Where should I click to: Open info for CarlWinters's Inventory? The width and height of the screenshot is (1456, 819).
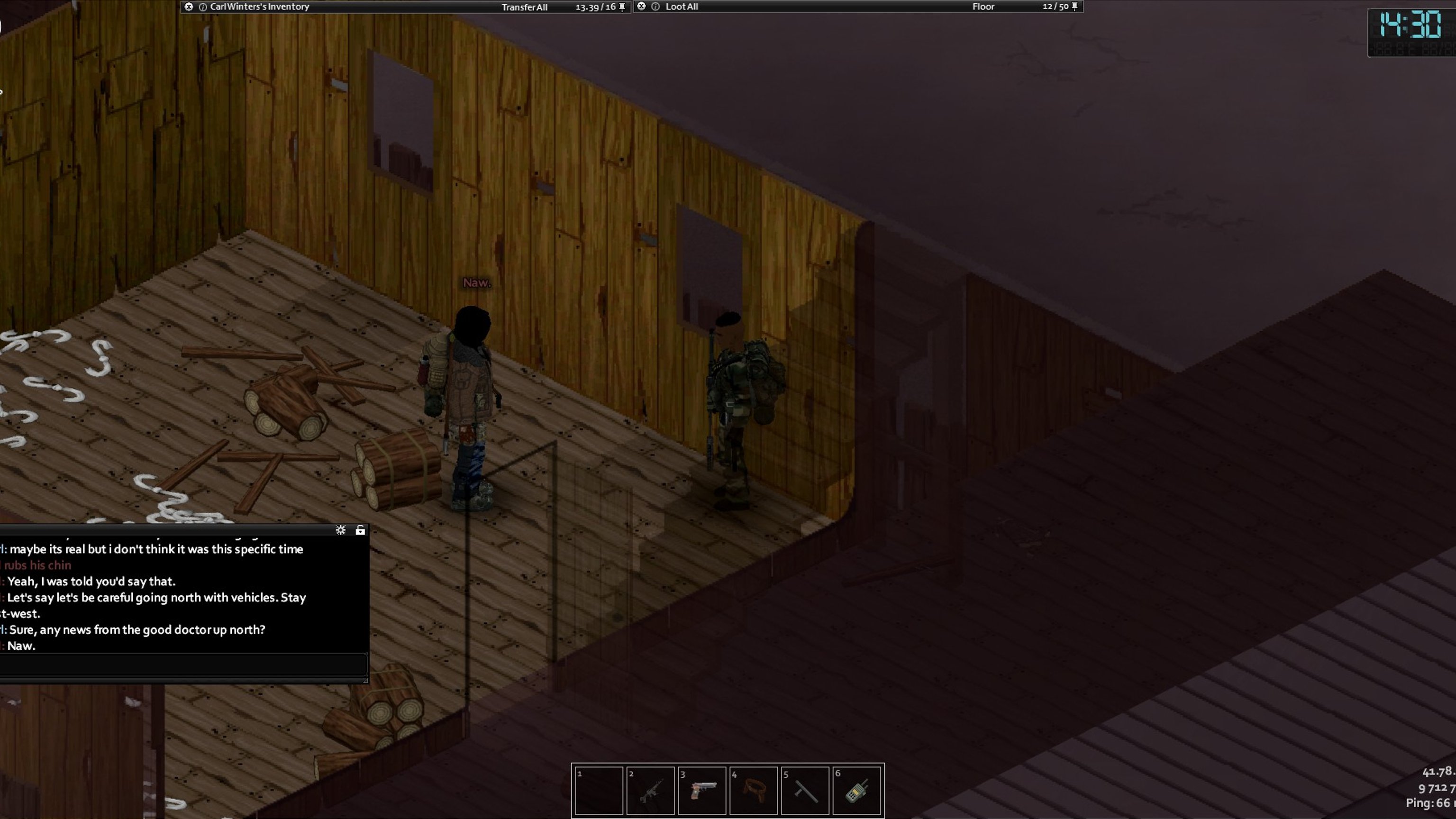(x=202, y=7)
